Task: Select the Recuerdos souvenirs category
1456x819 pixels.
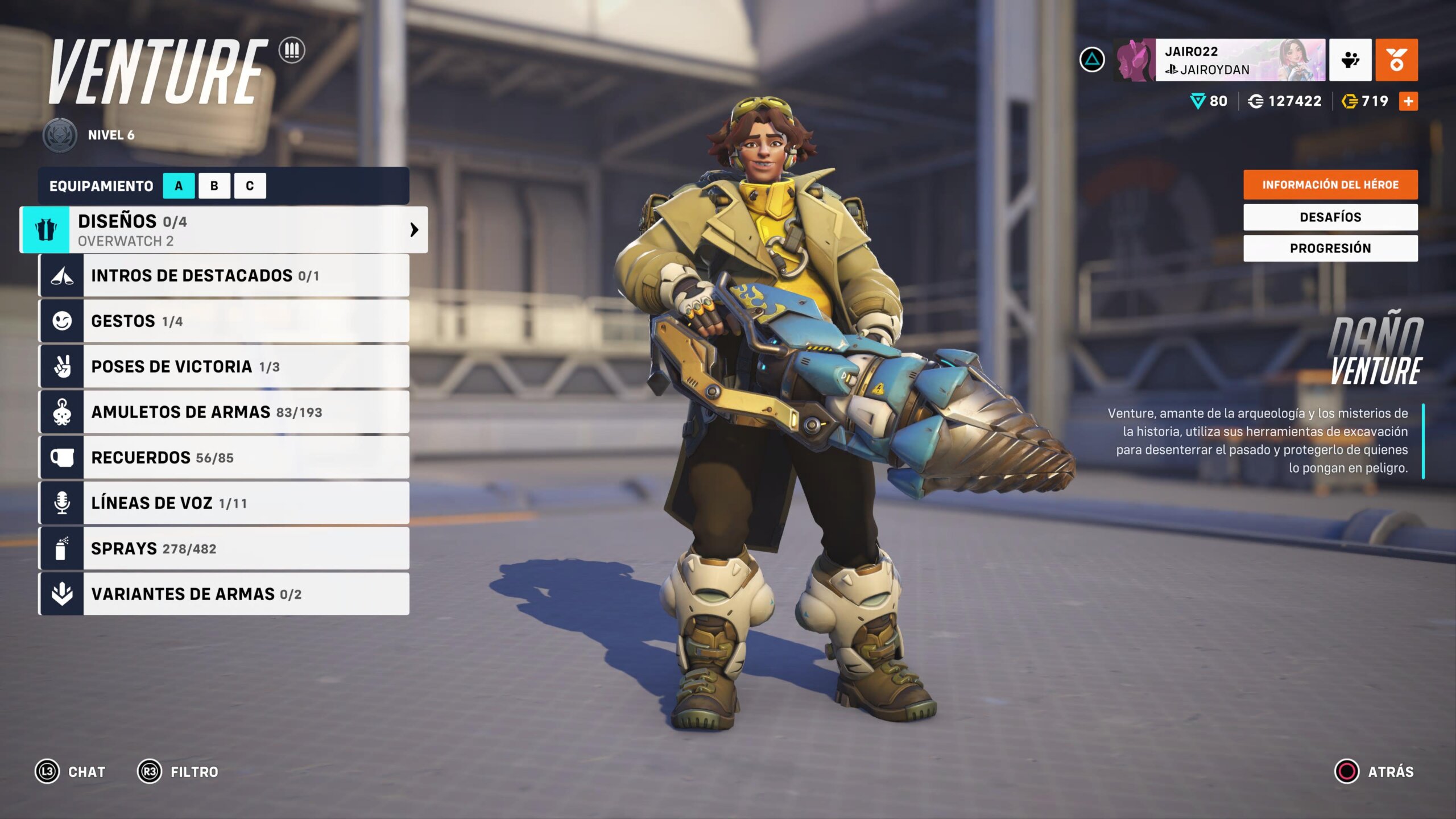Action: point(224,458)
